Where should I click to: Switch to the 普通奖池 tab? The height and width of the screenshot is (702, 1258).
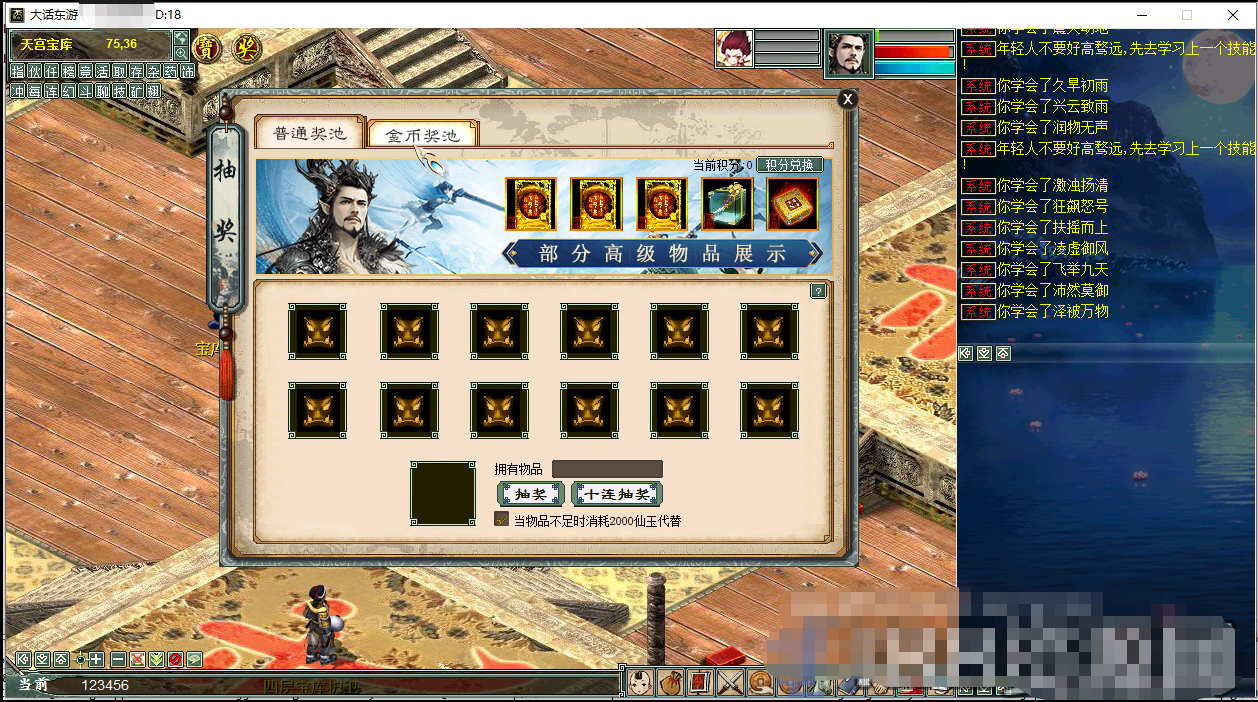[309, 133]
